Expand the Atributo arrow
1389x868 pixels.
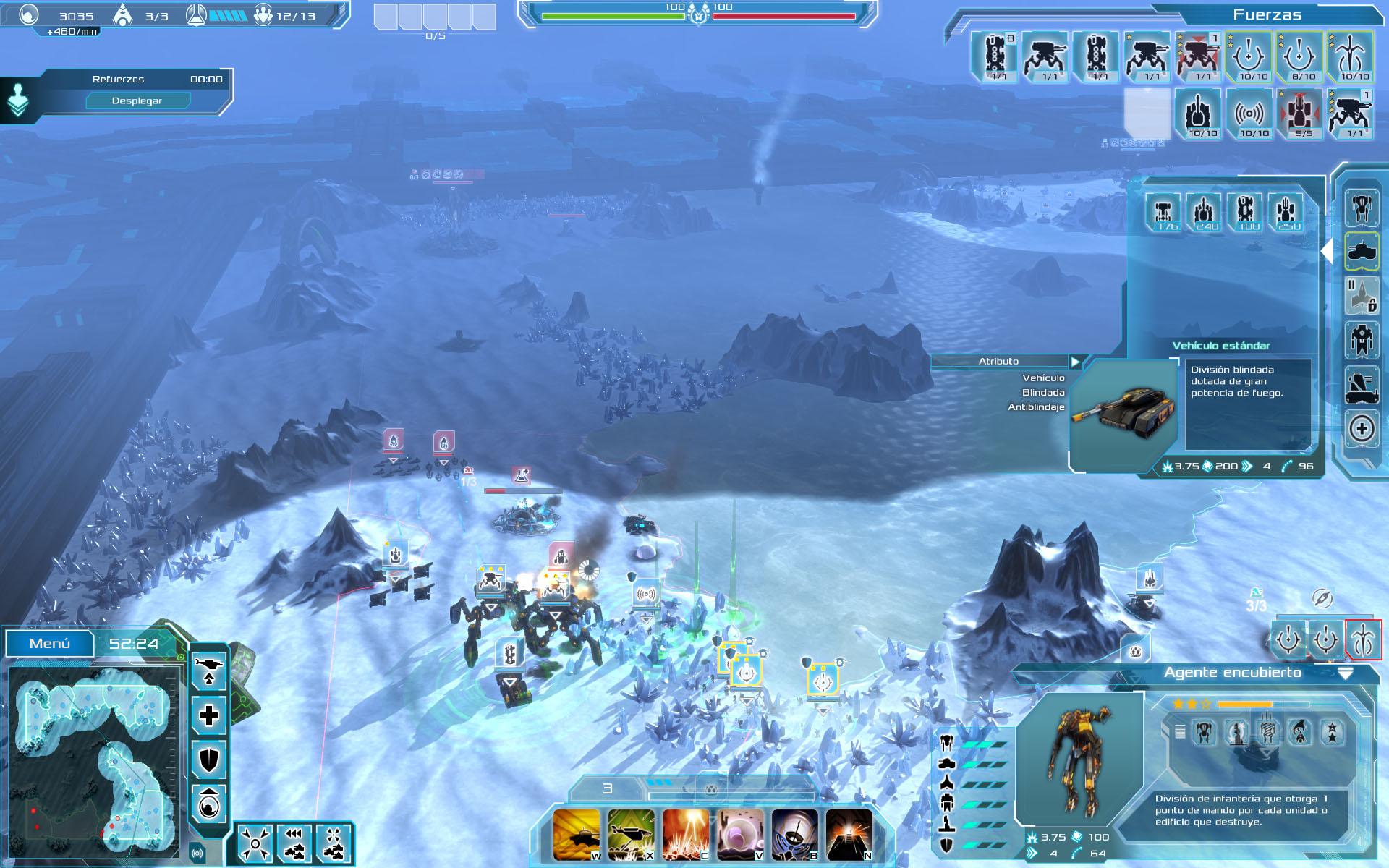1076,362
